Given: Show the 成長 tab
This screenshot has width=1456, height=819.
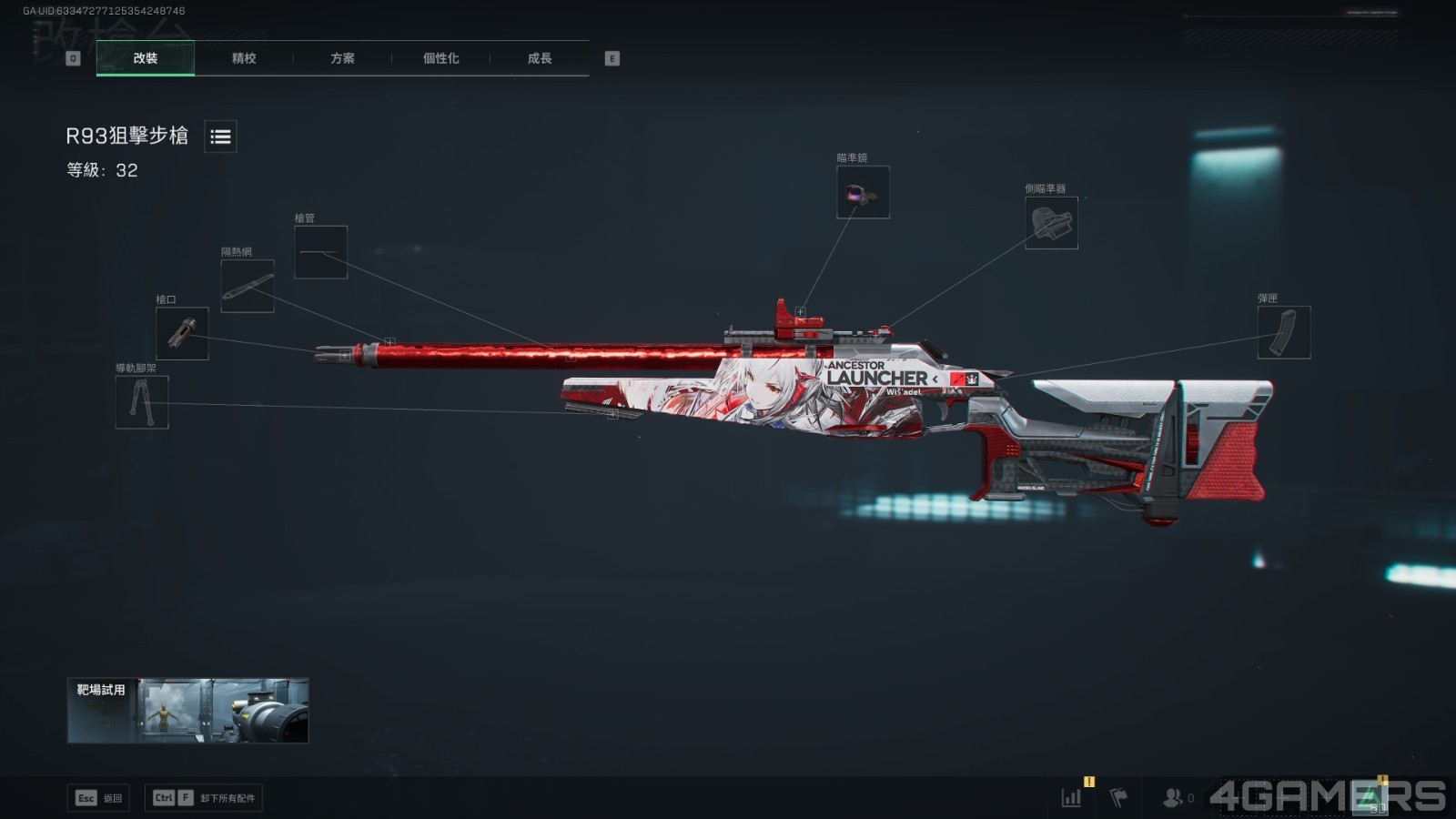Looking at the screenshot, I should [540, 58].
